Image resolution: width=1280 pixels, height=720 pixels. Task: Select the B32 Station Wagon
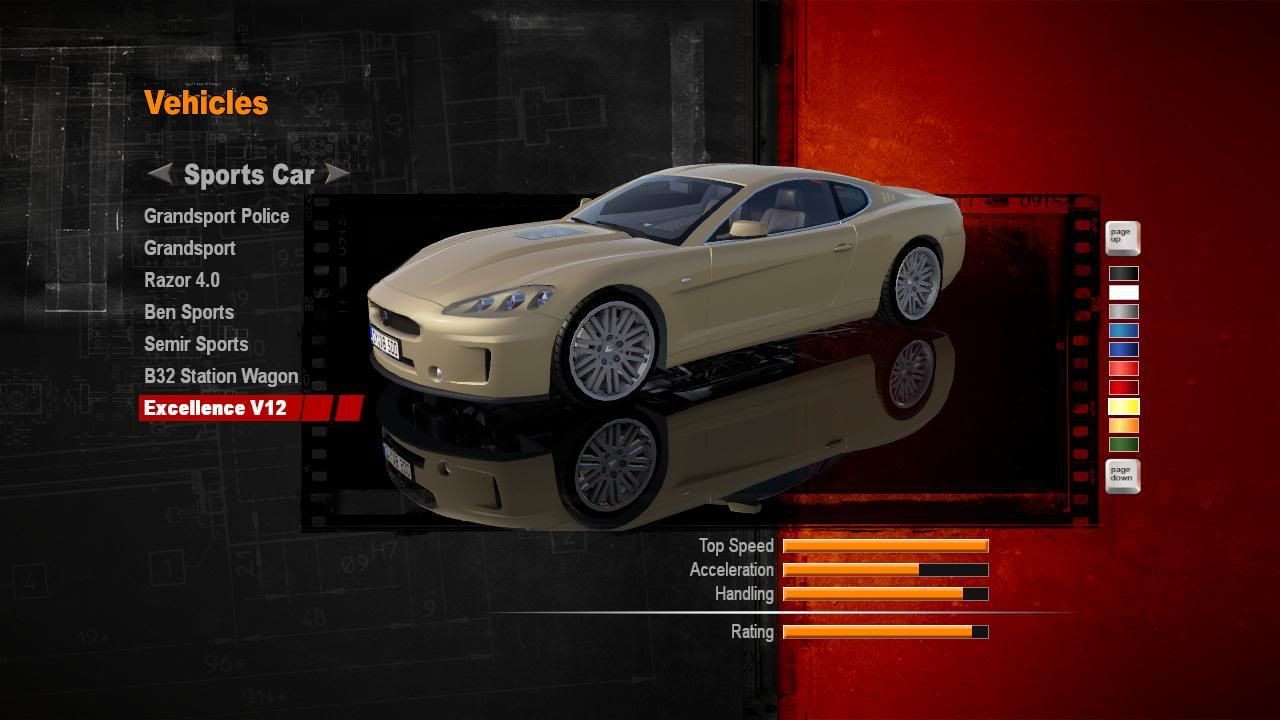pyautogui.click(x=220, y=376)
